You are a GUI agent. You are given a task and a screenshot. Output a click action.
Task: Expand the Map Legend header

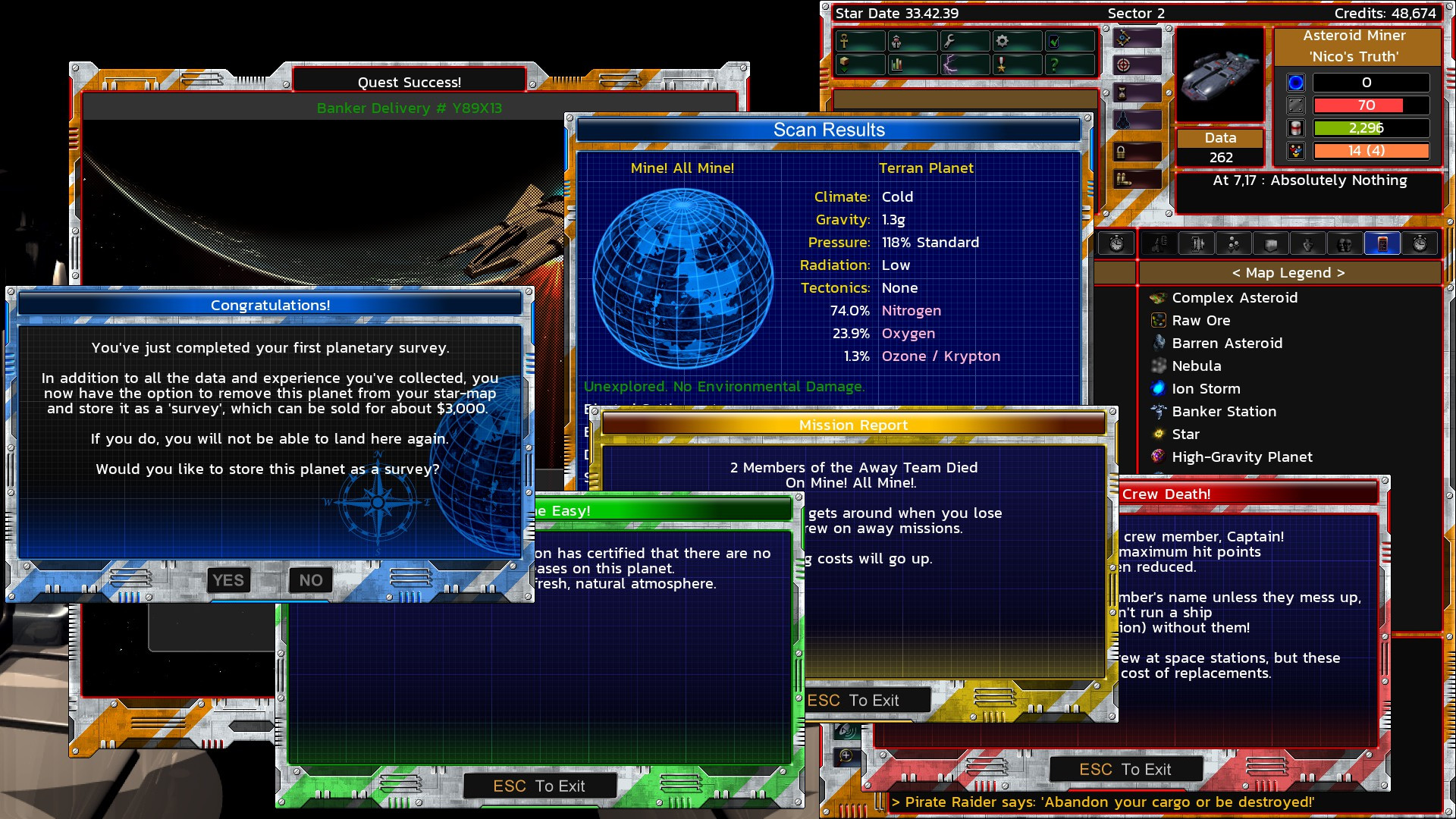[x=1288, y=272]
